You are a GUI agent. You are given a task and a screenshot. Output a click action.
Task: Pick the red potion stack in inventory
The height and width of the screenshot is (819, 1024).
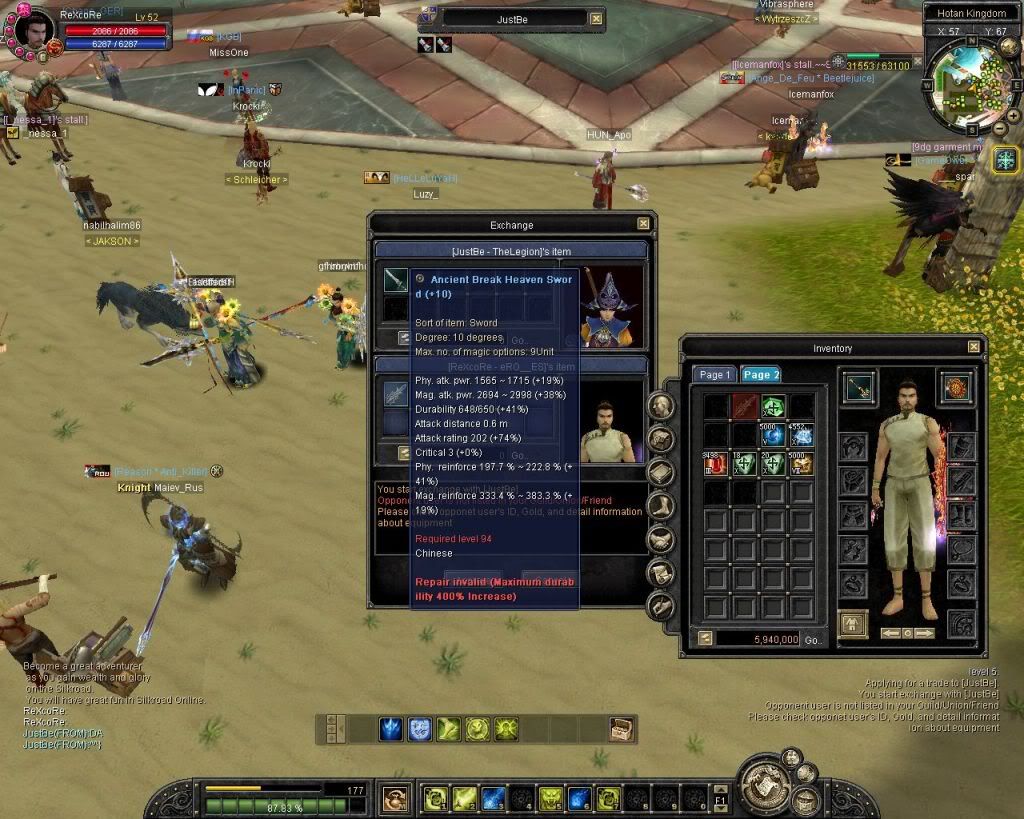click(715, 463)
